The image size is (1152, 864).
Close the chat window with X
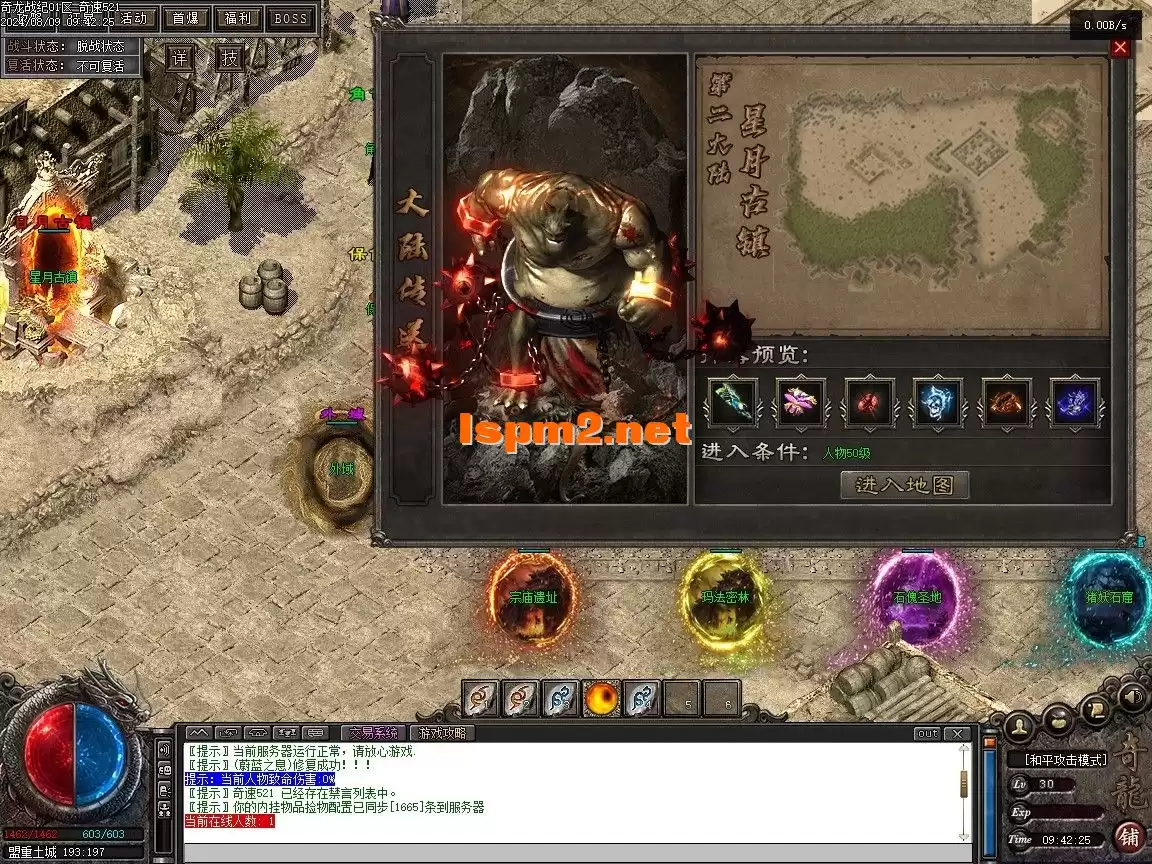[958, 733]
